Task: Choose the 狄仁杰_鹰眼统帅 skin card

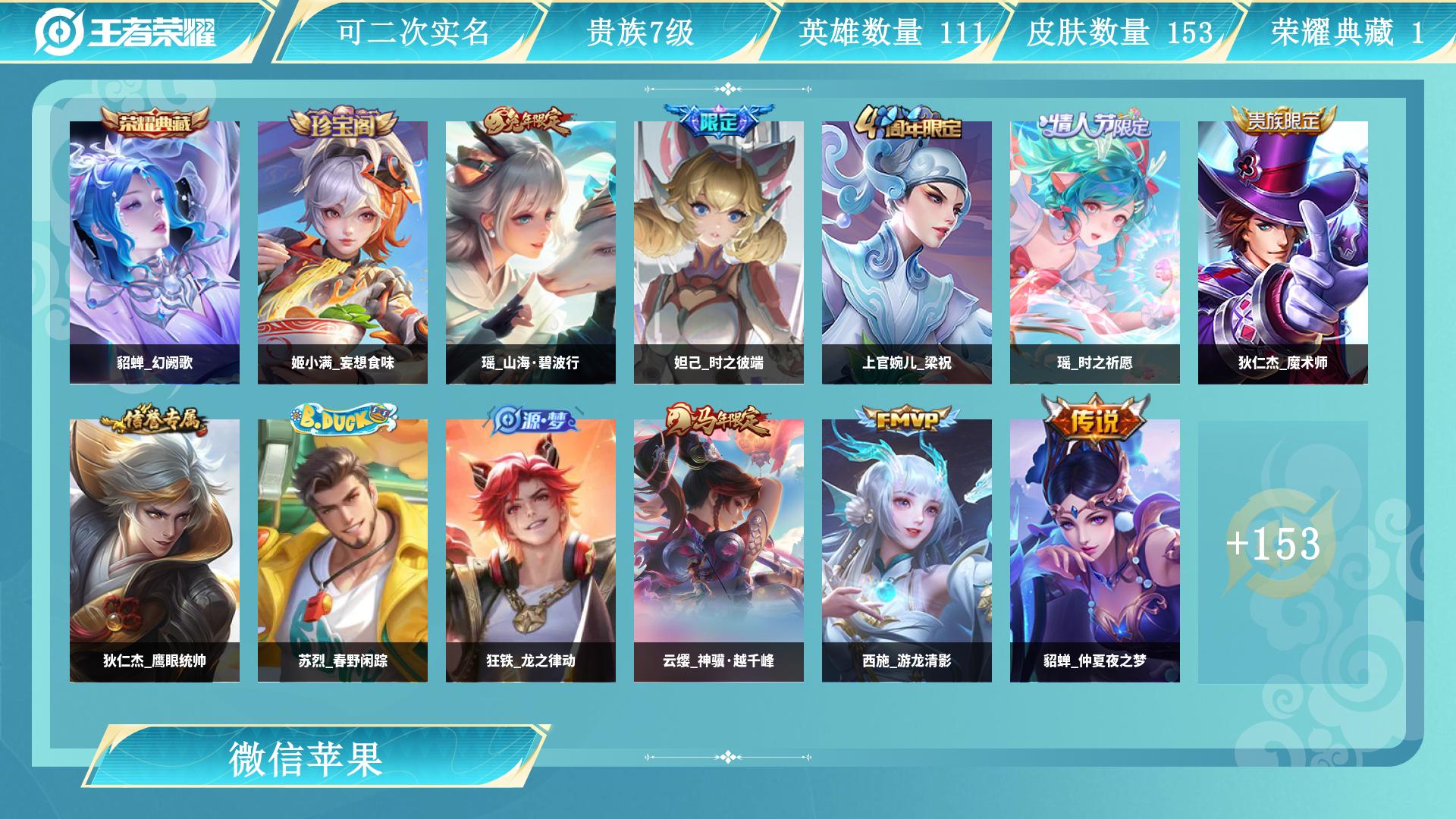Action: (x=155, y=551)
